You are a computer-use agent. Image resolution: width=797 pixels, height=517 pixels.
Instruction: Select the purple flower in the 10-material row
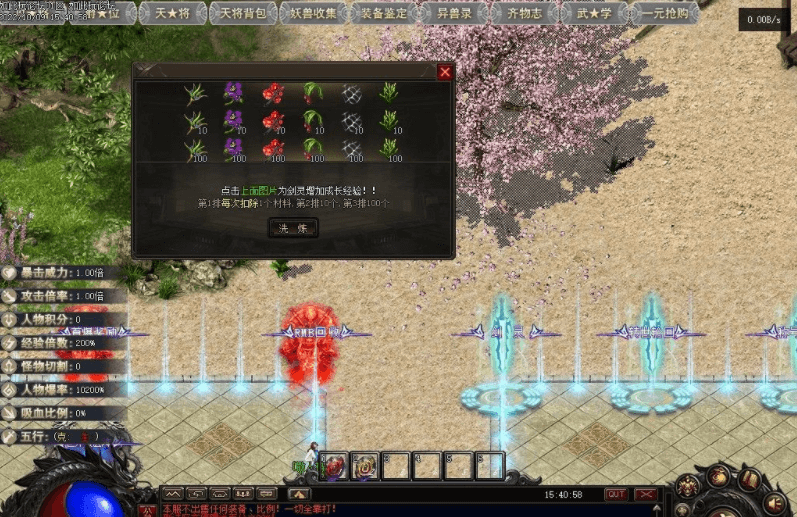233,121
